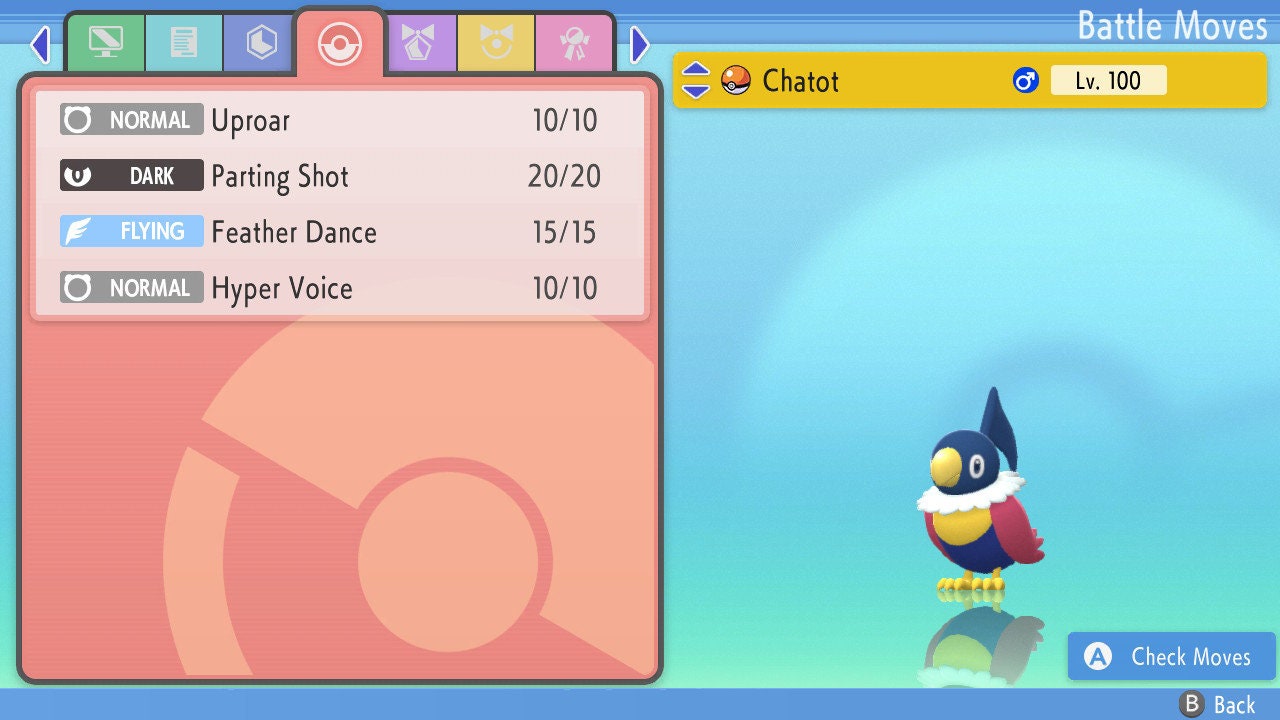This screenshot has width=1280, height=720.
Task: Click the left arrow beside the tabs
Action: 40,44
